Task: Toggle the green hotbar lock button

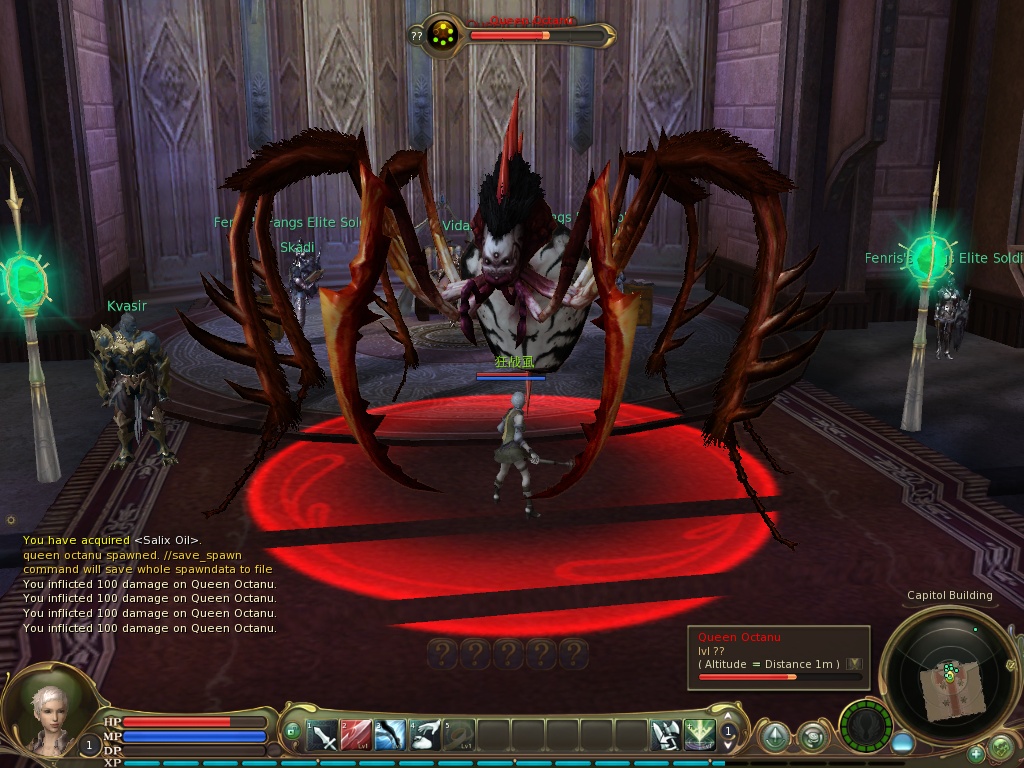Action: (292, 731)
